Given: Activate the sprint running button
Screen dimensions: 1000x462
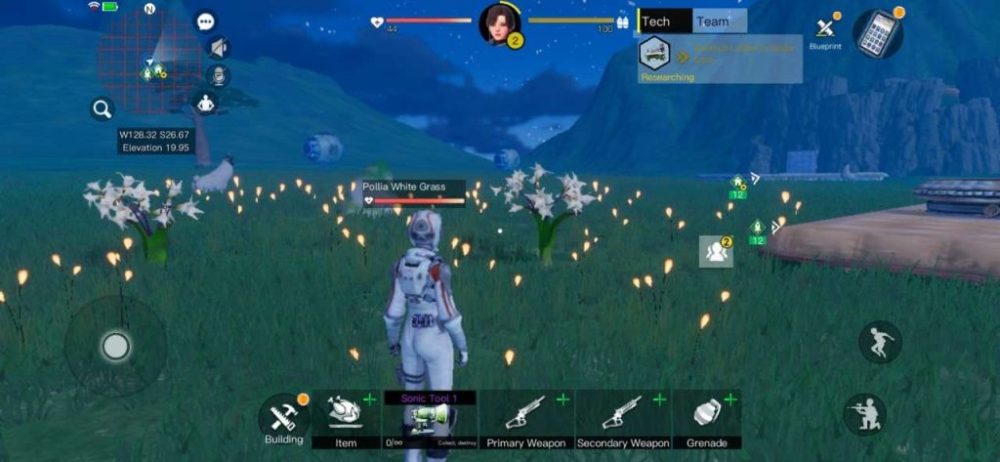Looking at the screenshot, I should coord(880,342).
